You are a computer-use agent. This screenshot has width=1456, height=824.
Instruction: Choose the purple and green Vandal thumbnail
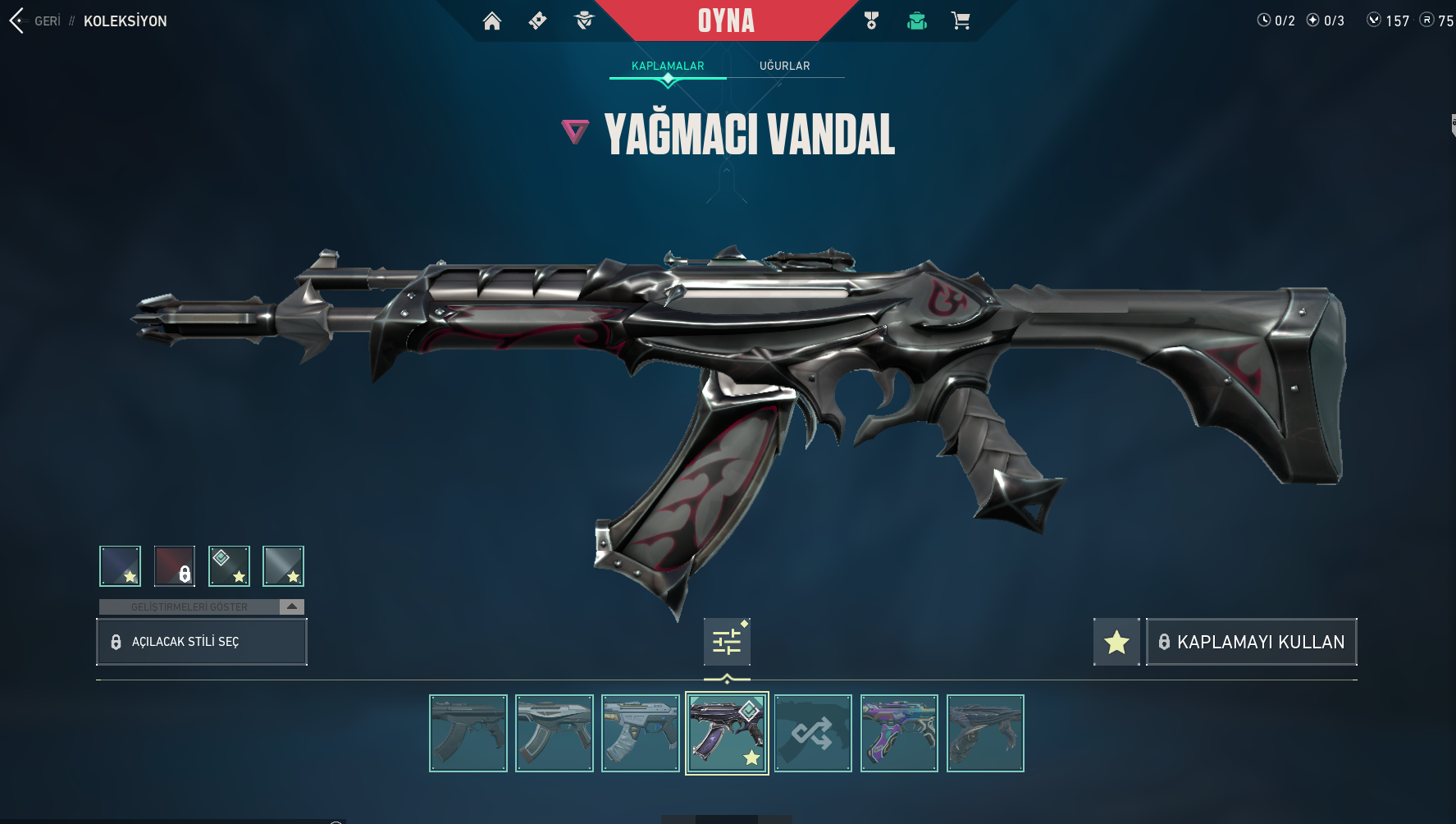point(899,733)
